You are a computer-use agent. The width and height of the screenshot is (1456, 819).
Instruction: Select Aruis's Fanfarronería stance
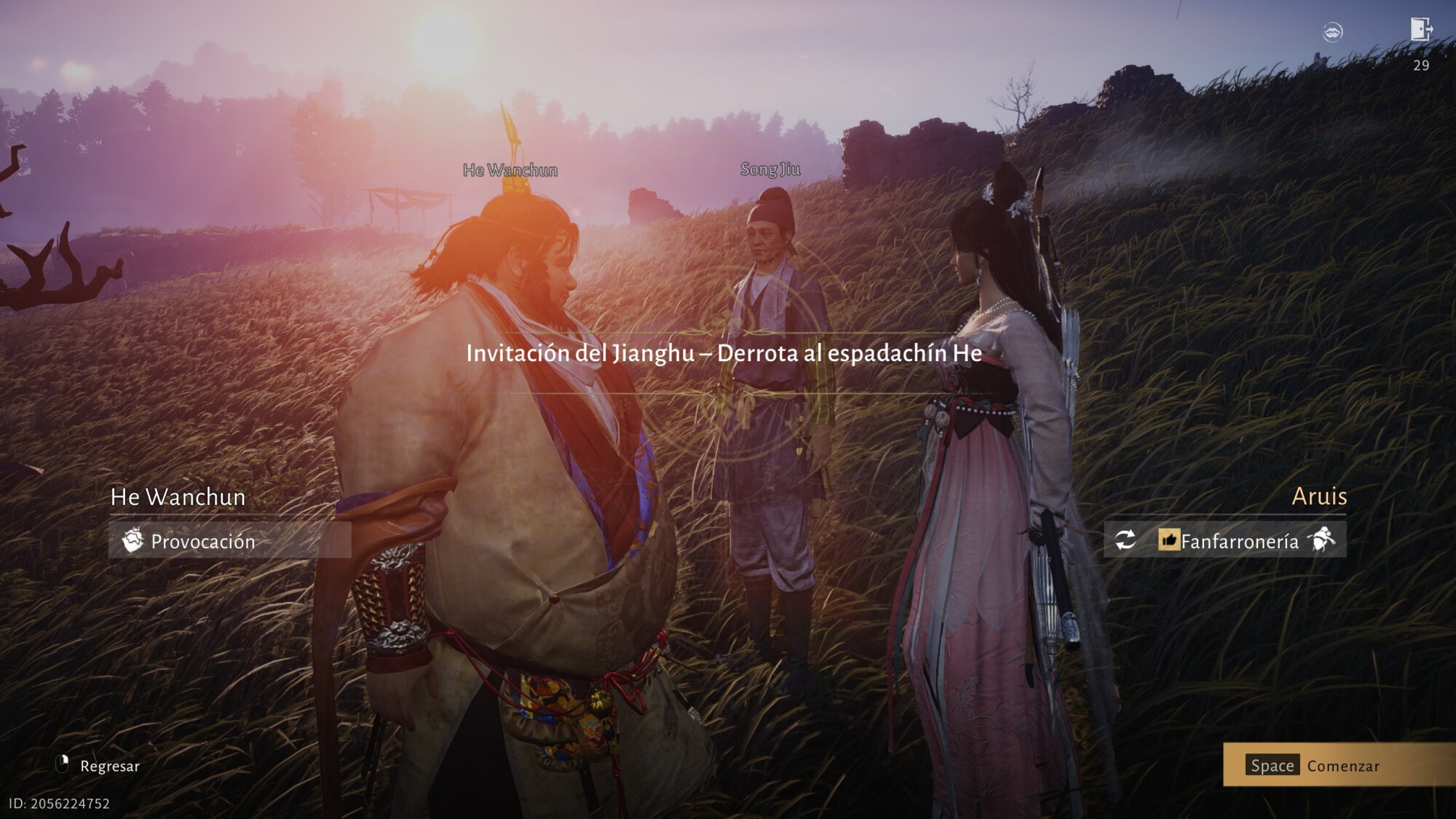[x=1239, y=541]
